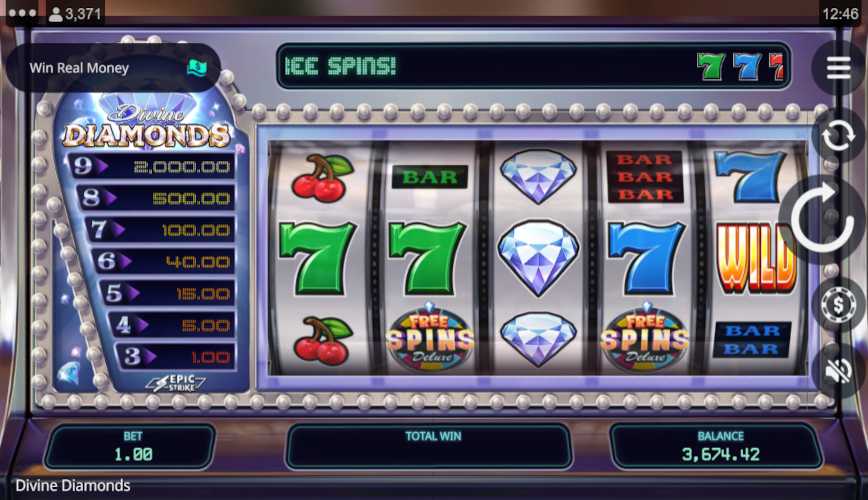Image resolution: width=868 pixels, height=500 pixels.
Task: Open the hamburger menu
Action: (838, 67)
